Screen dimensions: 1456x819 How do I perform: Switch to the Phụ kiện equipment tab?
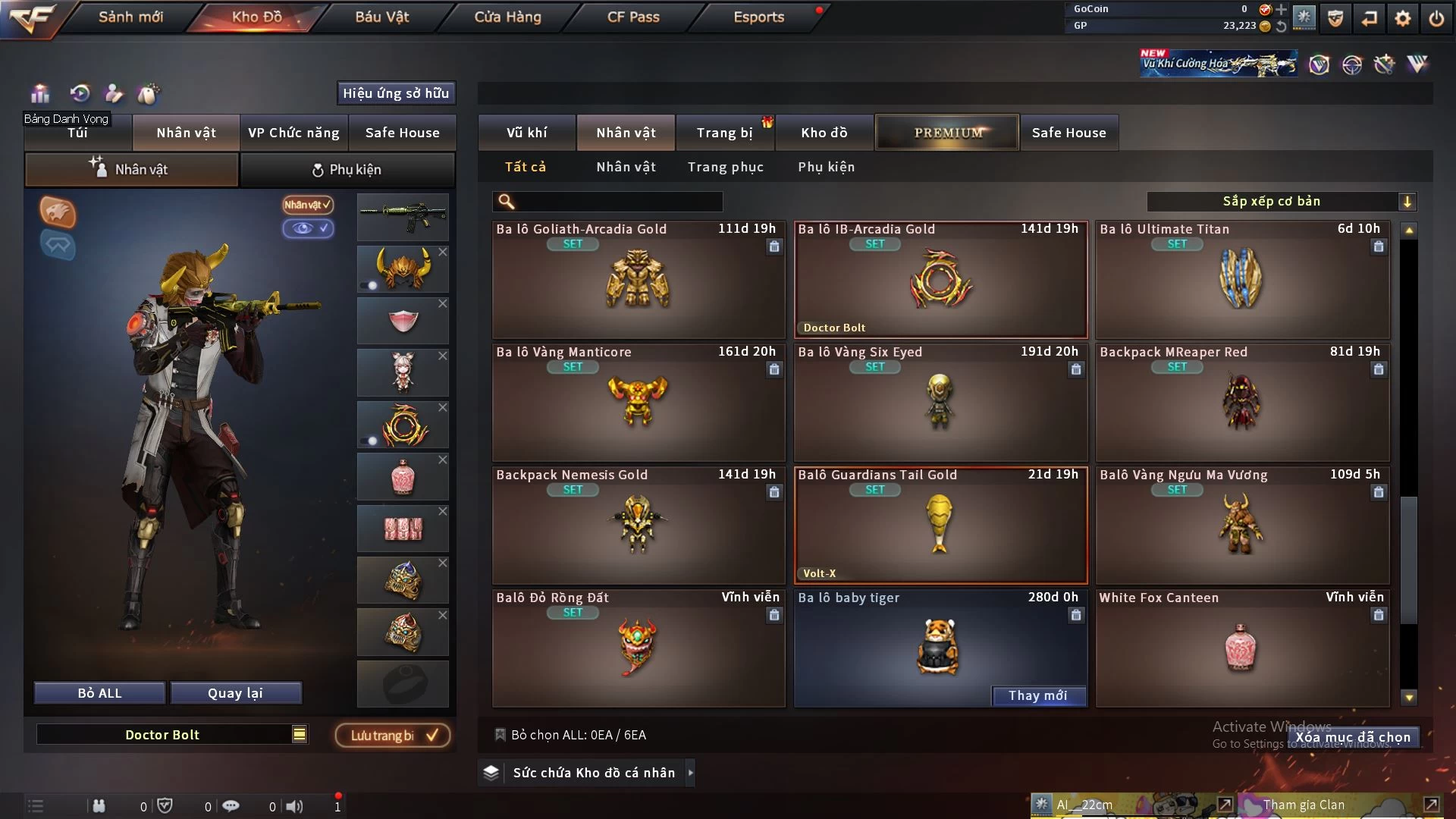[x=347, y=170]
